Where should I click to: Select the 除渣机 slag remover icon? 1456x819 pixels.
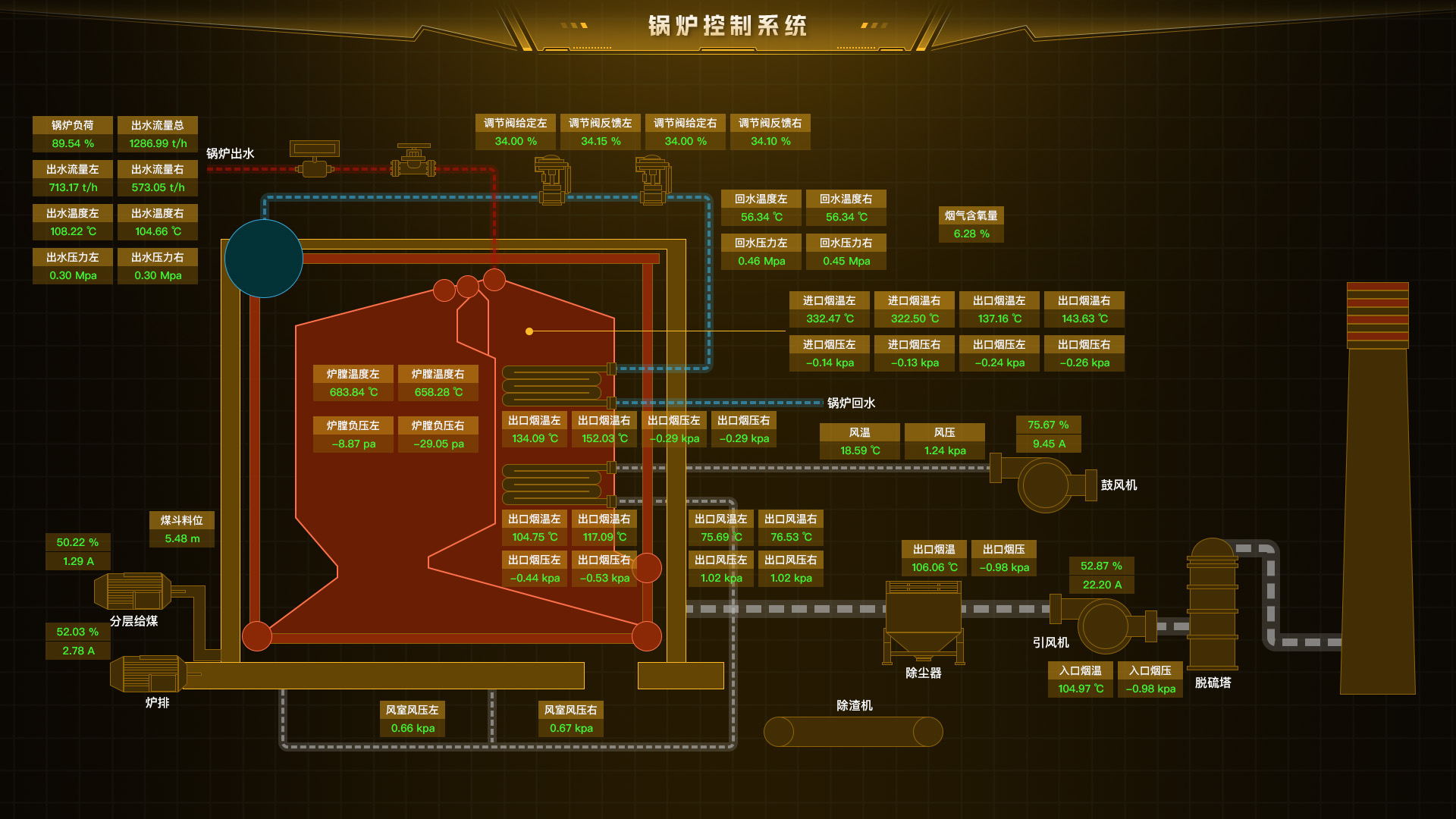coord(853,732)
